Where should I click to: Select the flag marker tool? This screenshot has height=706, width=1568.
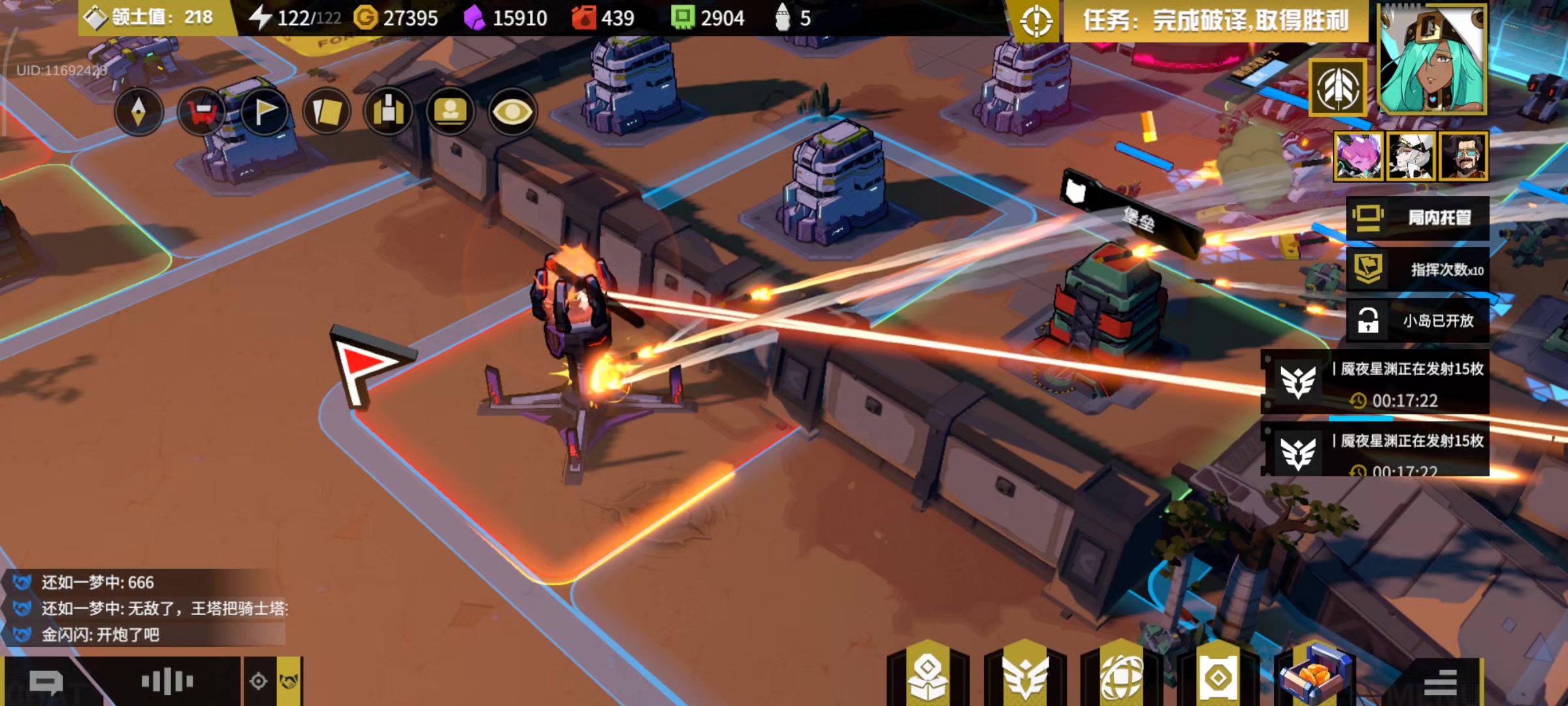264,112
